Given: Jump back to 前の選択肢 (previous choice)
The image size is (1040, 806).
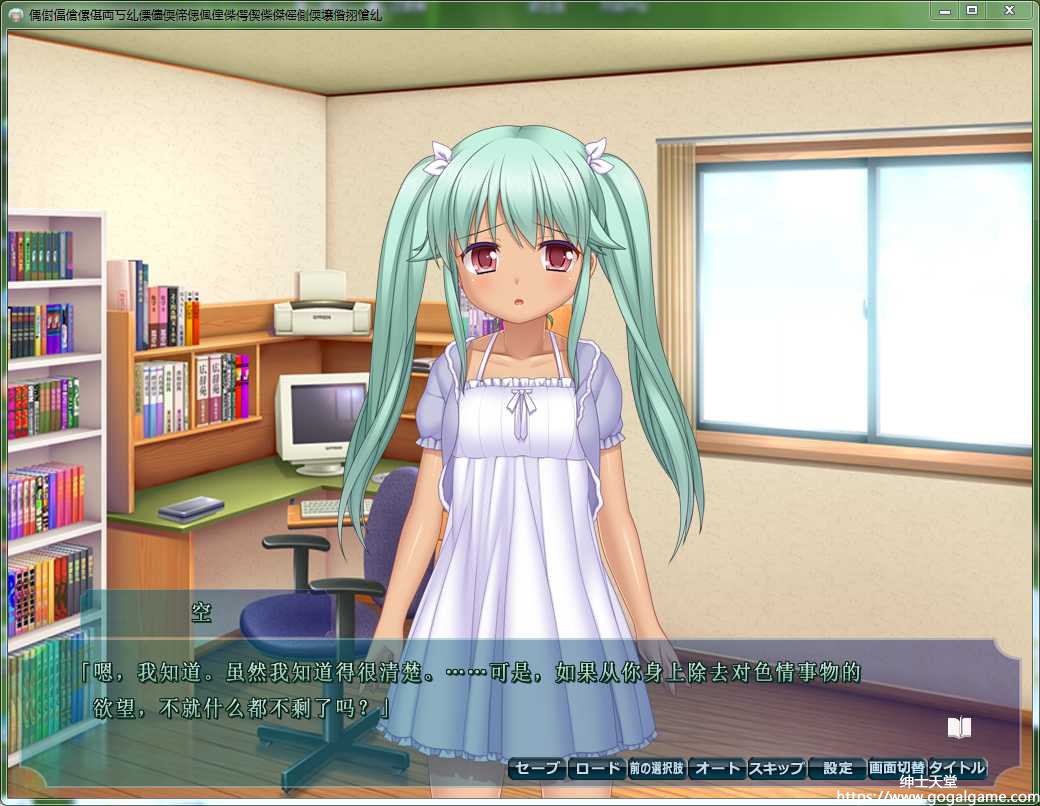Looking at the screenshot, I should coord(657,768).
